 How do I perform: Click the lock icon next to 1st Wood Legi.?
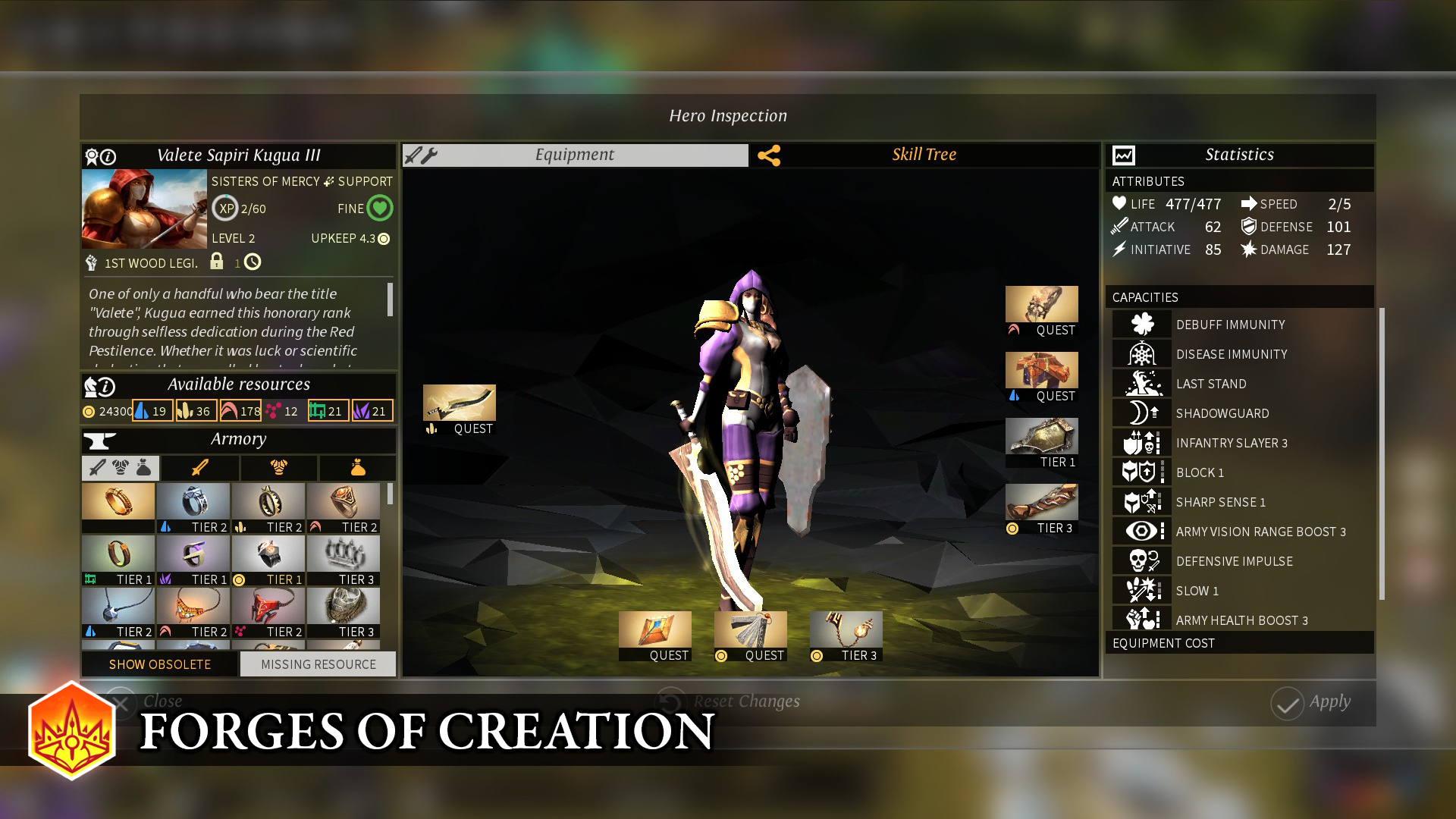pyautogui.click(x=218, y=262)
